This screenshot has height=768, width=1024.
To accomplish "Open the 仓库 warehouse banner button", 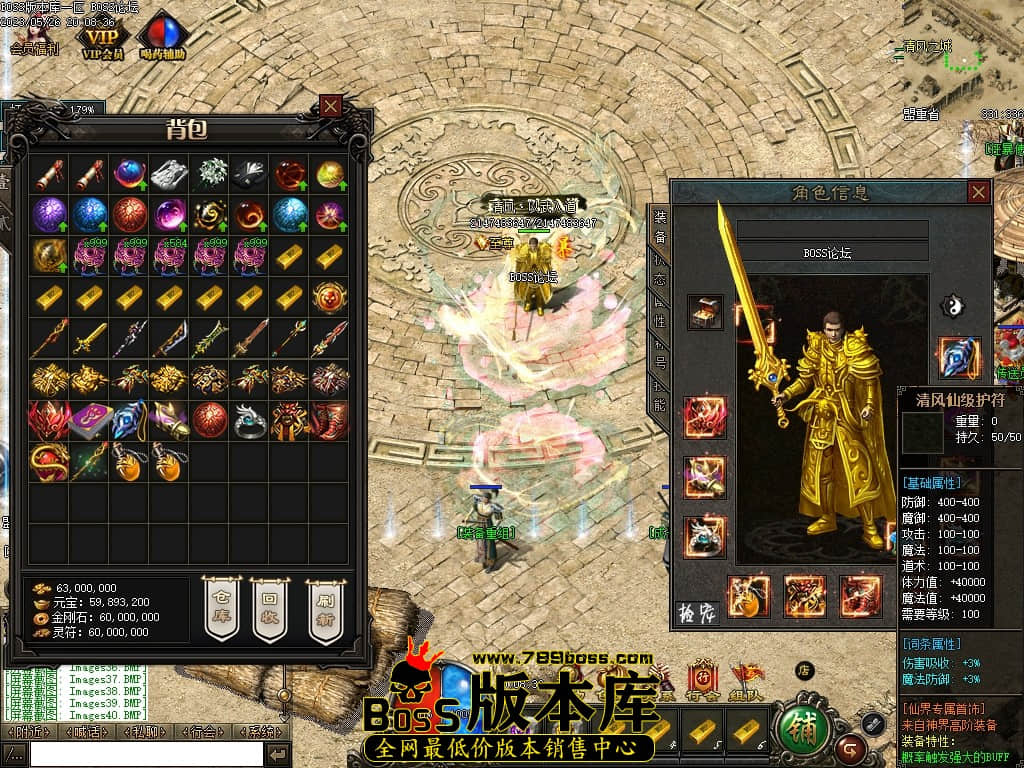I will 221,609.
